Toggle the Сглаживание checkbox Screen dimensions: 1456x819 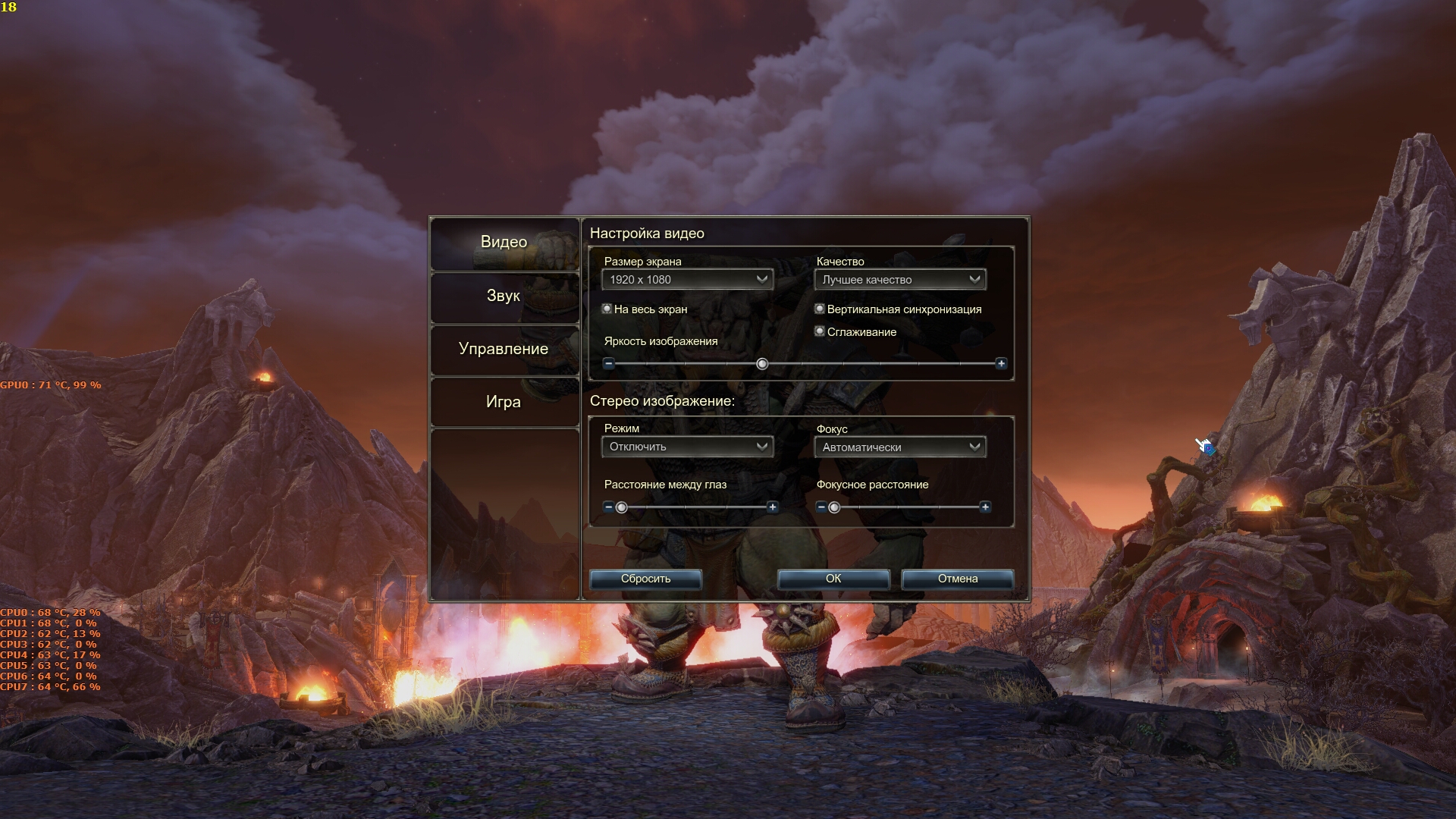[820, 331]
